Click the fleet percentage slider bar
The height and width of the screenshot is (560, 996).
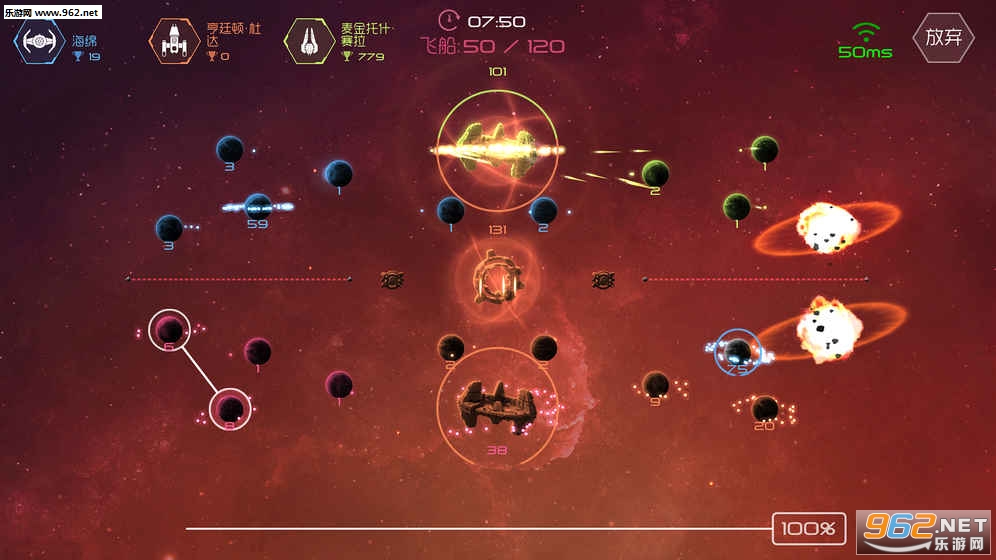tap(478, 528)
